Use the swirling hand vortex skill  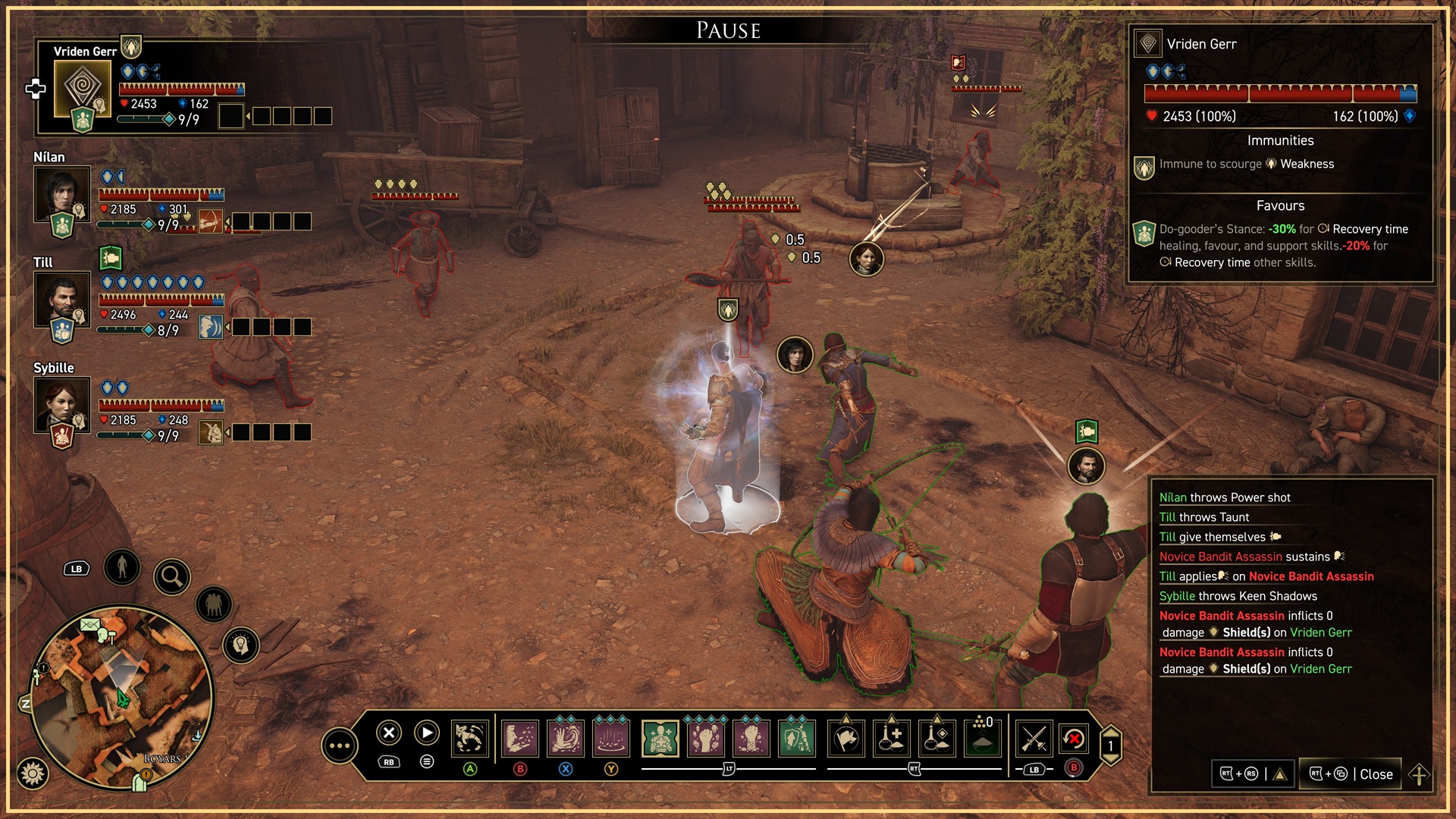(566, 738)
